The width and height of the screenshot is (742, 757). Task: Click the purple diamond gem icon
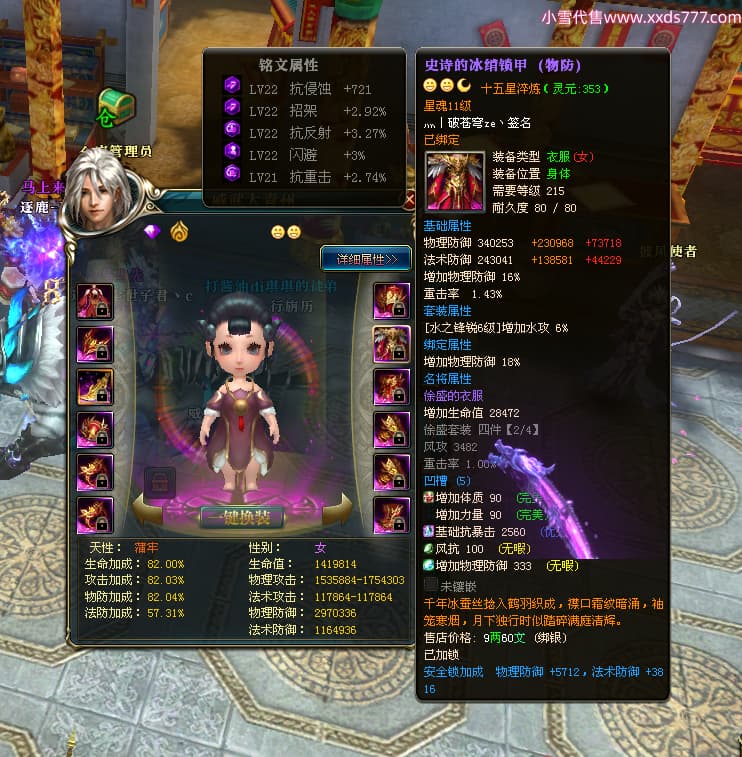(152, 232)
